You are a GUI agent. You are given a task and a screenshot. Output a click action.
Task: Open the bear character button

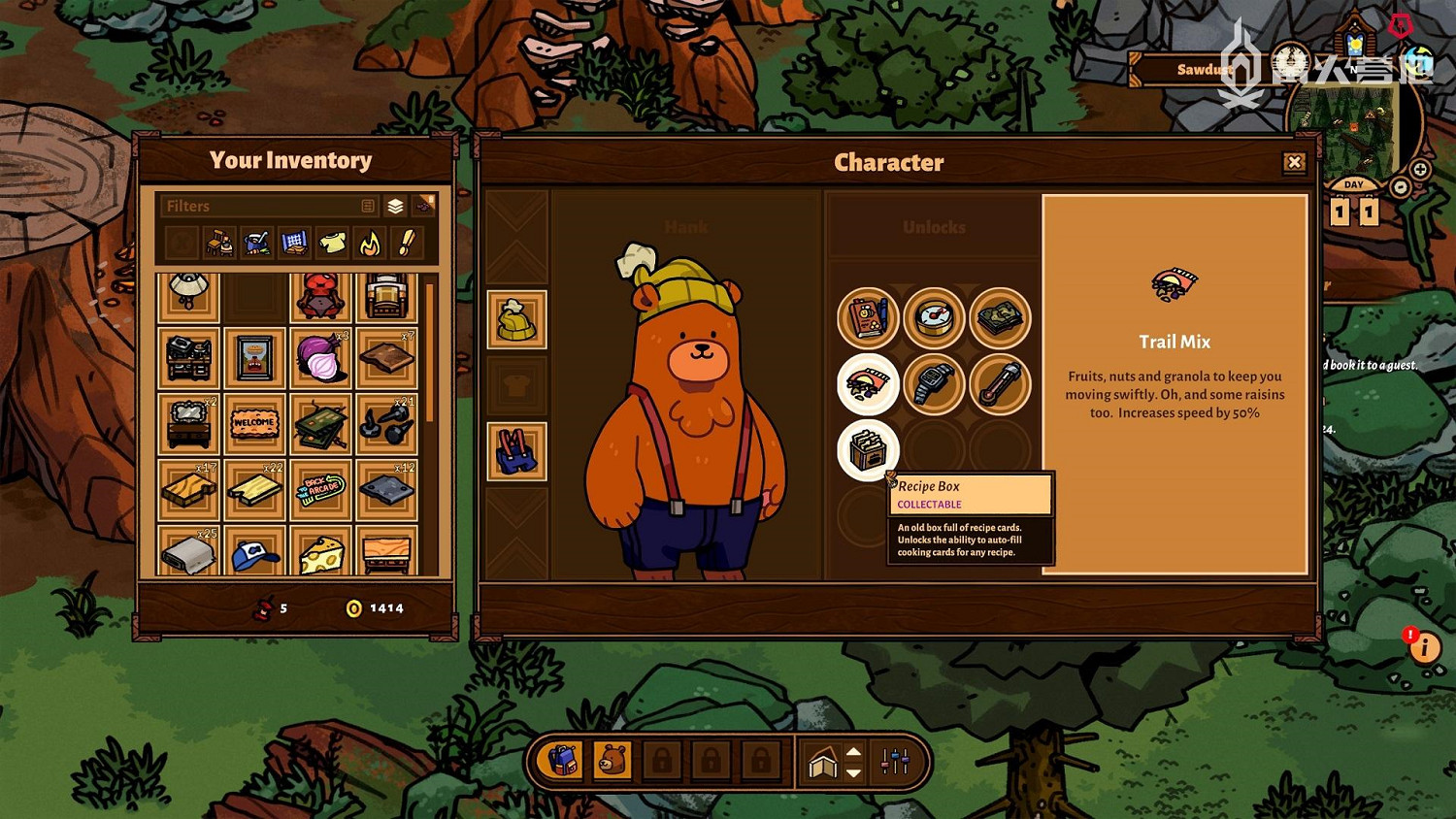pyautogui.click(x=612, y=761)
